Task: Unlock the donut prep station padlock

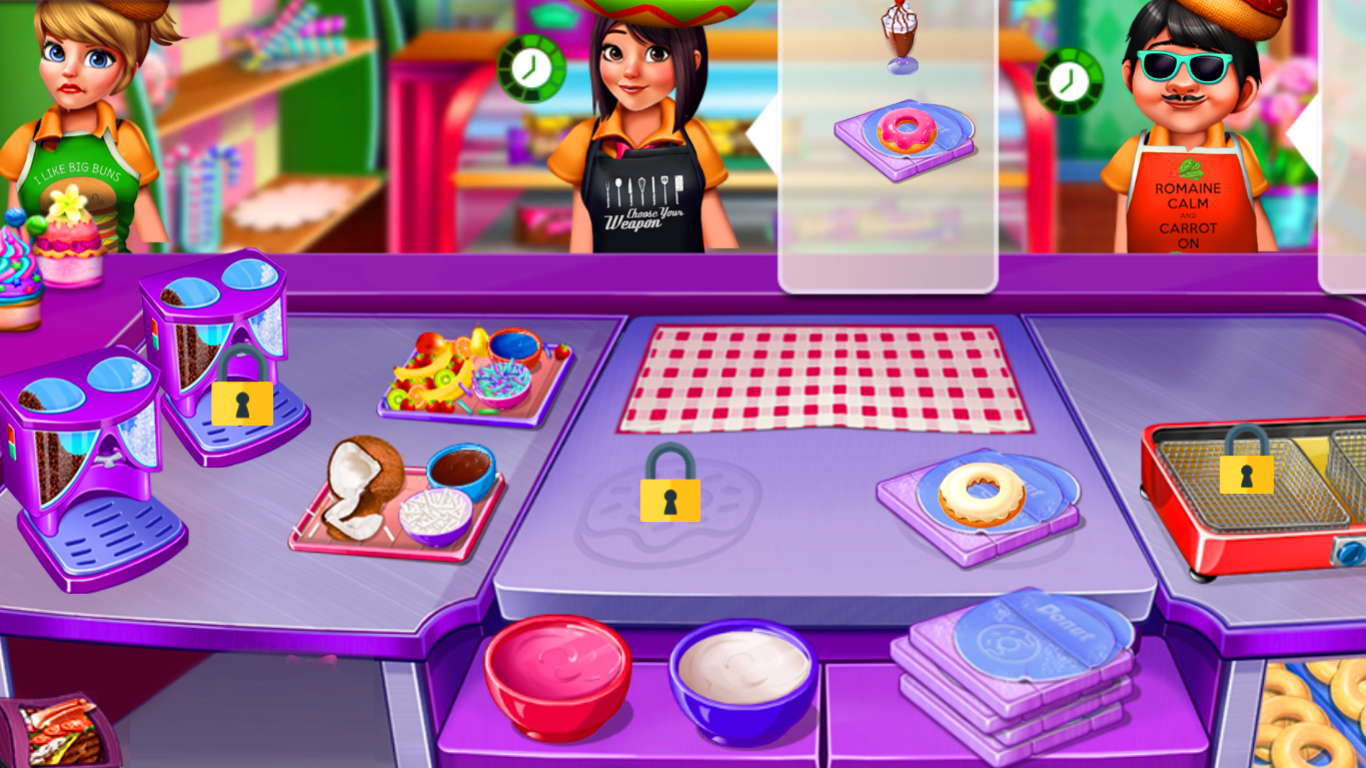Action: [668, 498]
